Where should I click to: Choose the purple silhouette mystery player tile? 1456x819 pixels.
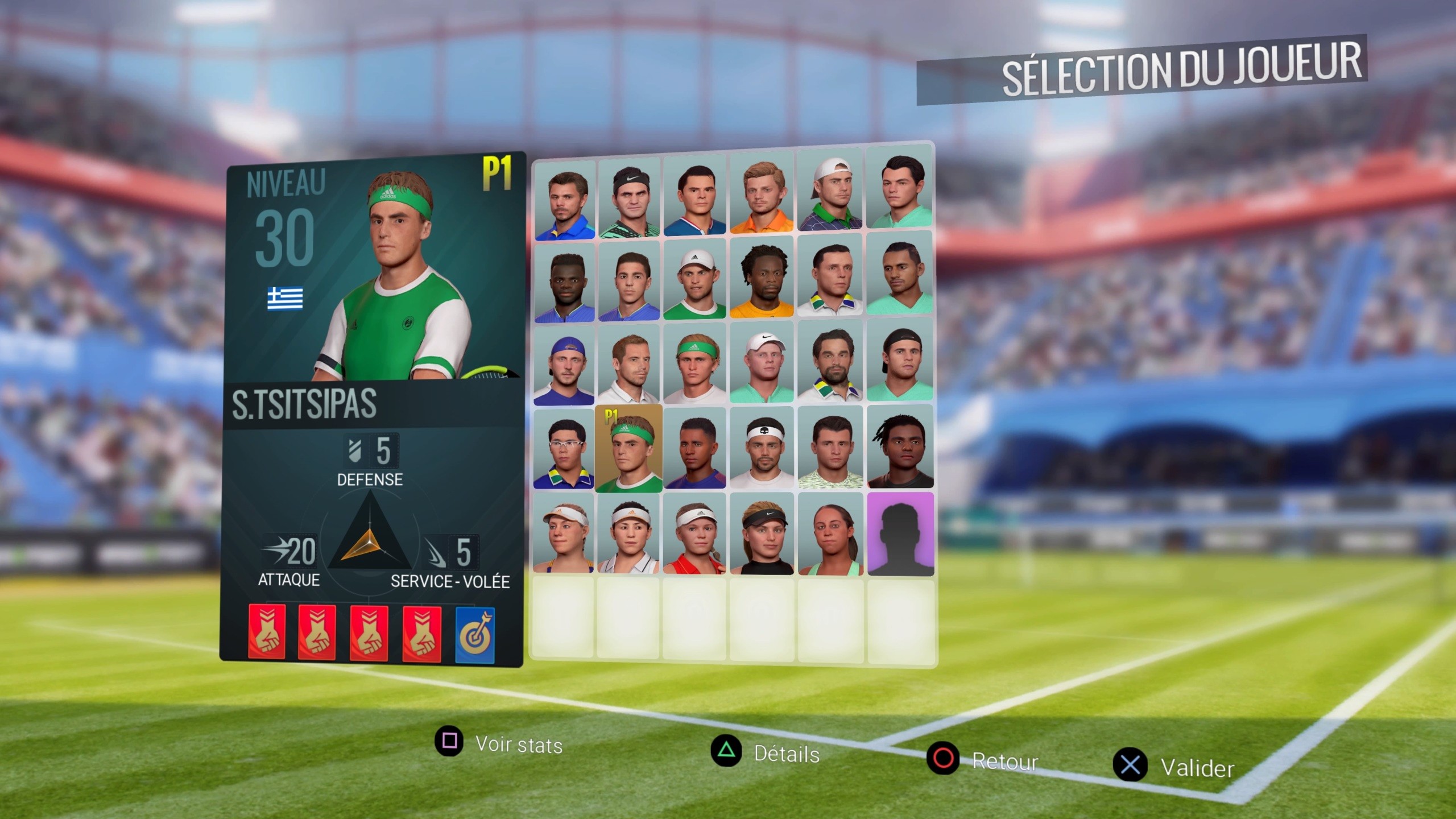coord(900,533)
